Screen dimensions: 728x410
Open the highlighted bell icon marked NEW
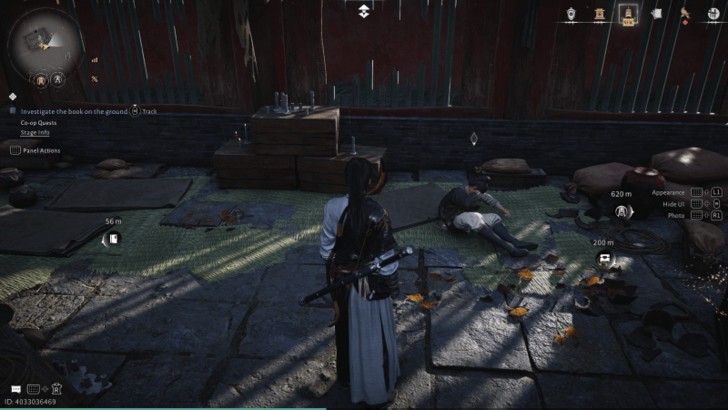pos(629,14)
